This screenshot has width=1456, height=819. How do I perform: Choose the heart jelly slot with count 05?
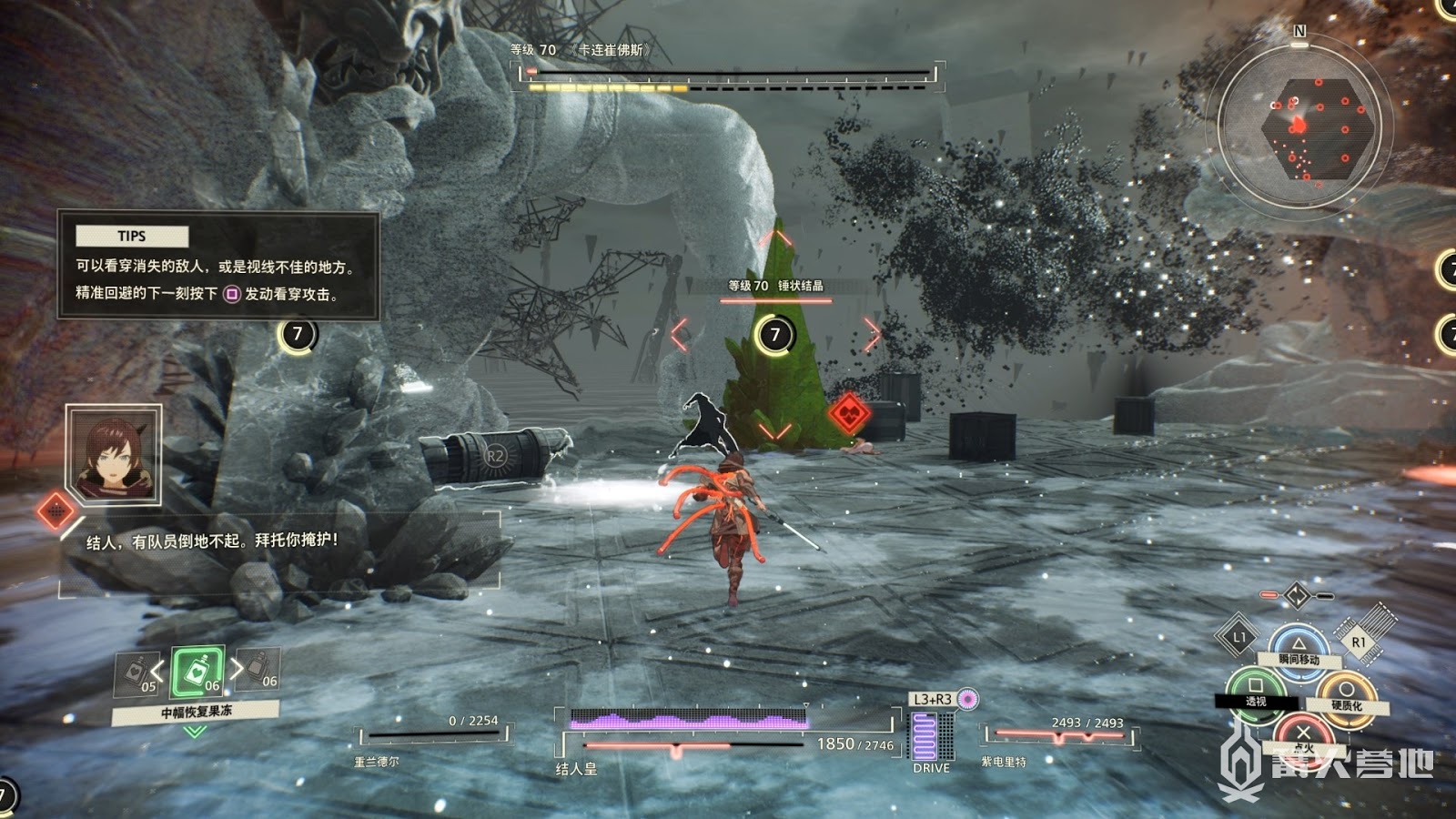(x=136, y=674)
